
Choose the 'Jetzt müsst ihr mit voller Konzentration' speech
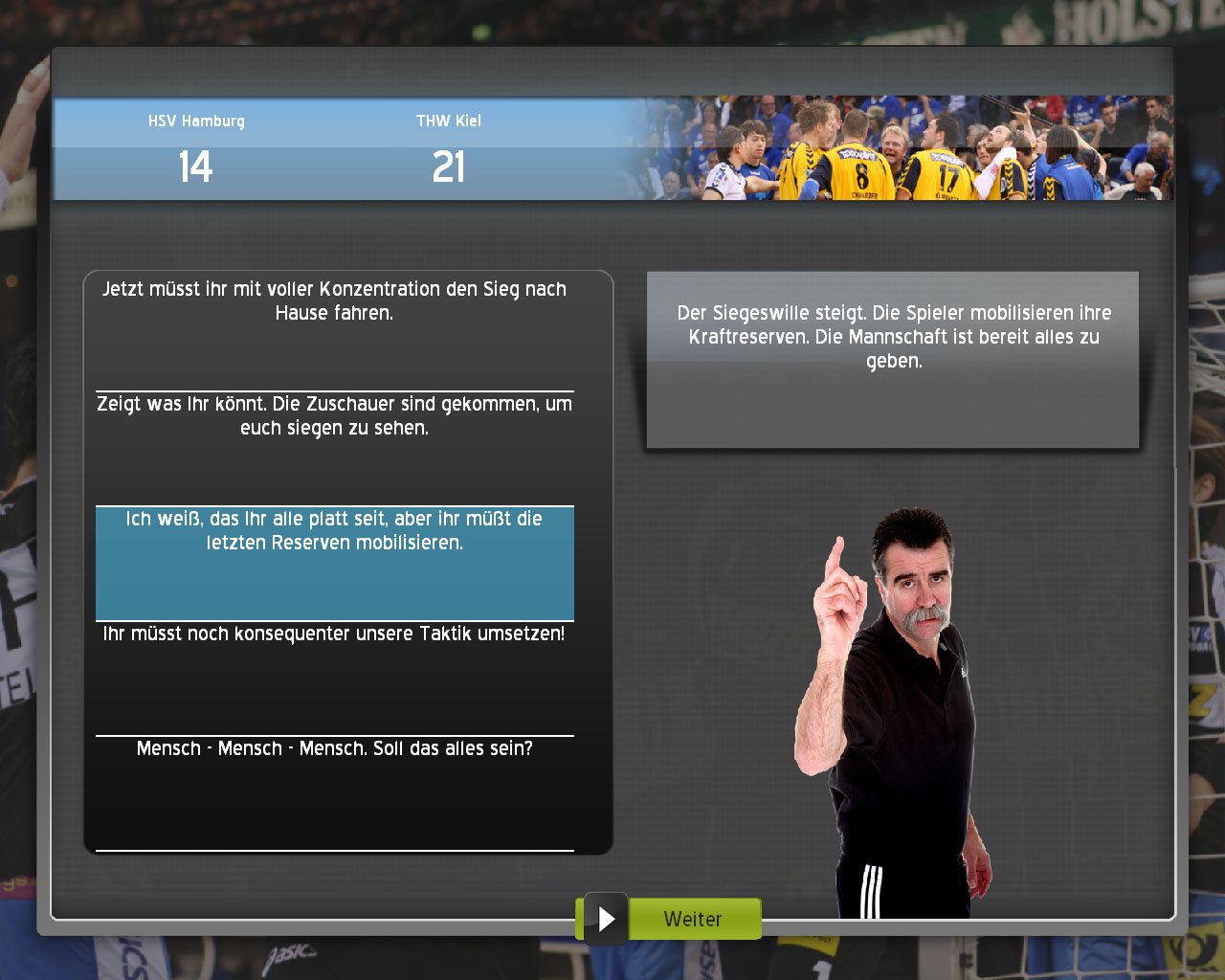(334, 330)
